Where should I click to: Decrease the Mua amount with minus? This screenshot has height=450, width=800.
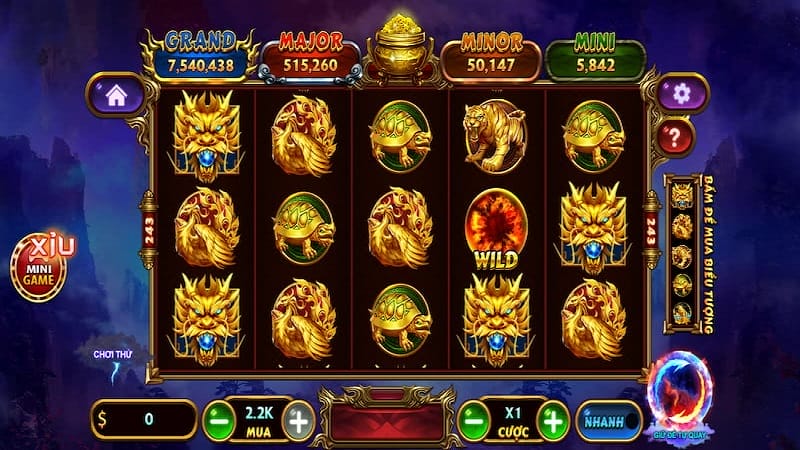(218, 419)
